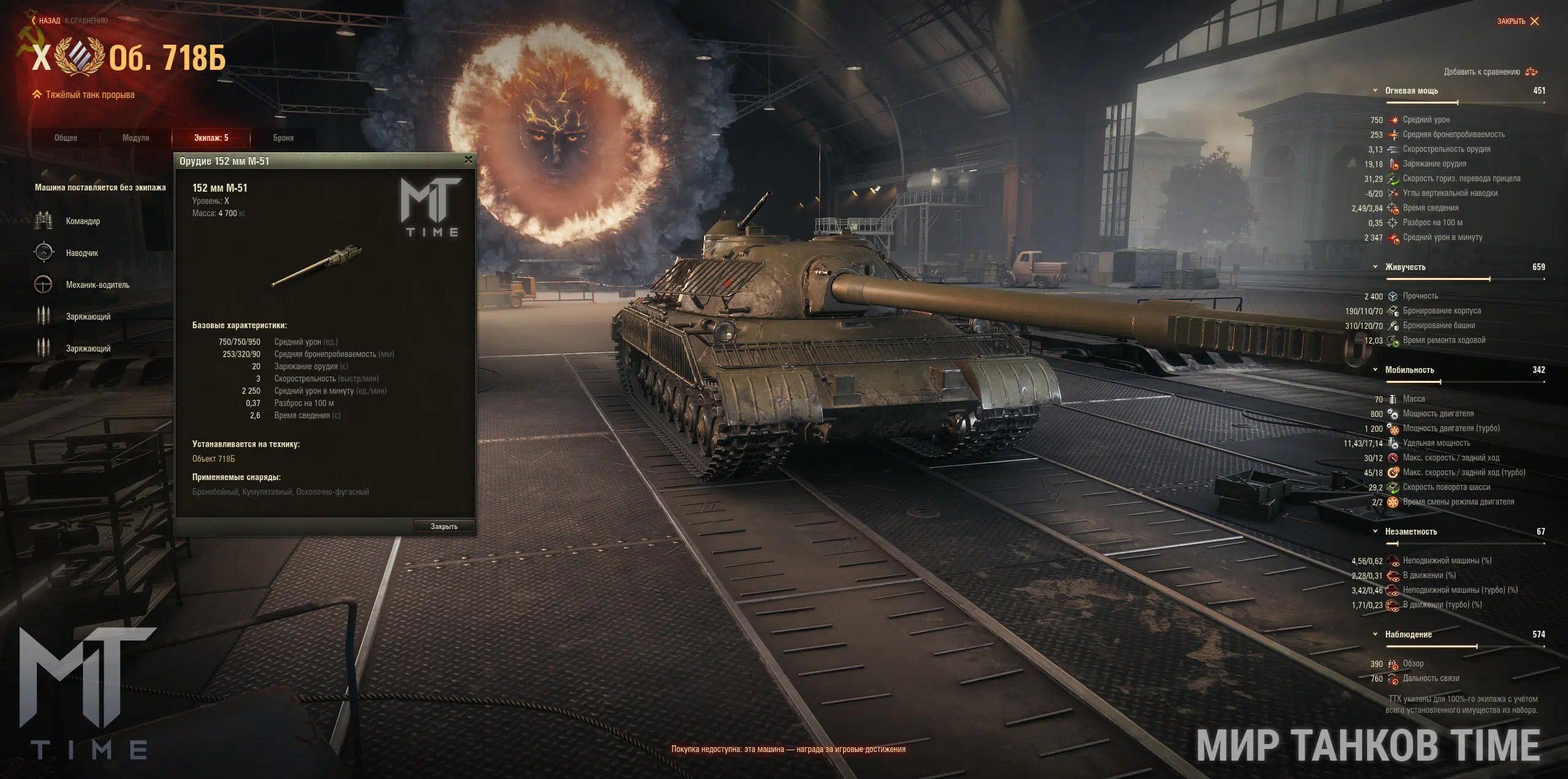
Task: Switch to the Общее tab
Action: (x=66, y=138)
